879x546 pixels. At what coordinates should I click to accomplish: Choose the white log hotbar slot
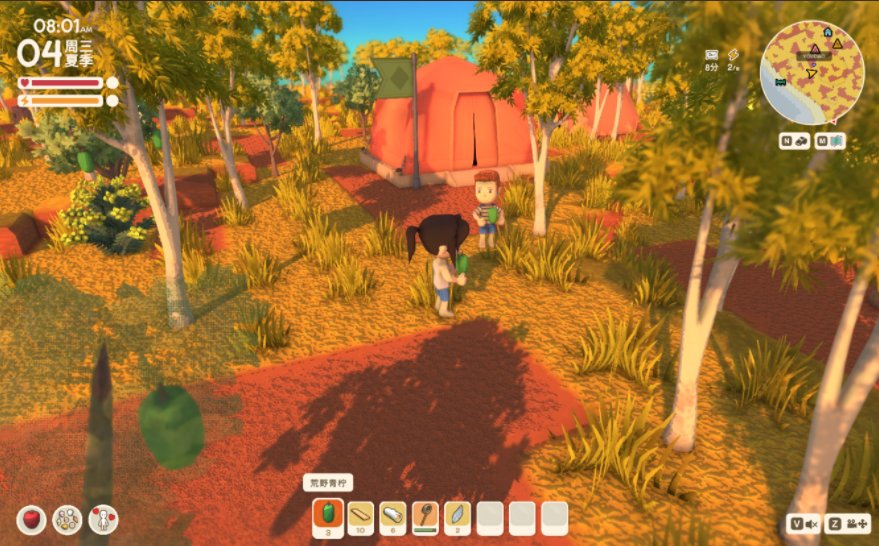[393, 516]
